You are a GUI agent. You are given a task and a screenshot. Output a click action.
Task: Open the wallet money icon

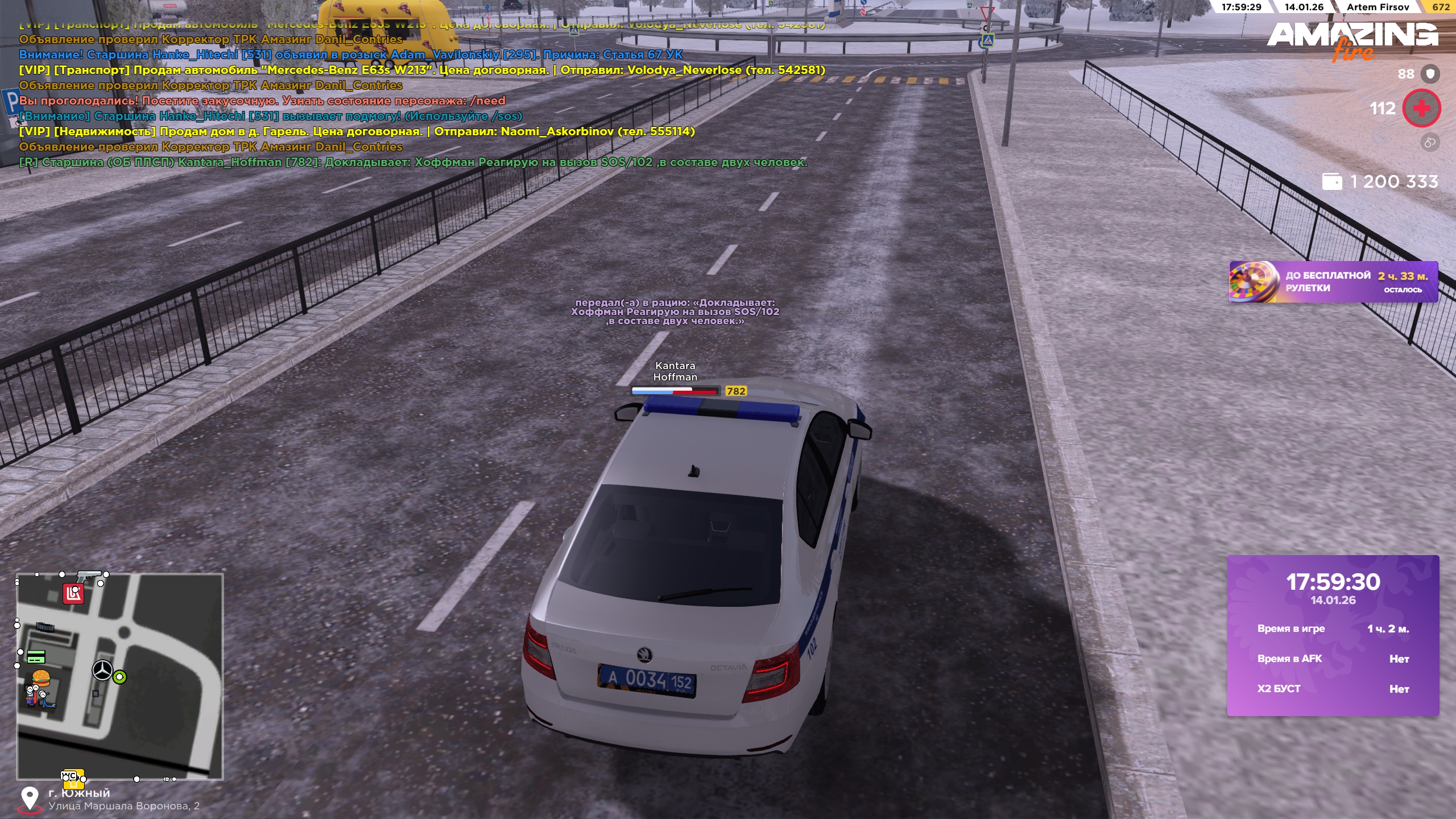1332,182
